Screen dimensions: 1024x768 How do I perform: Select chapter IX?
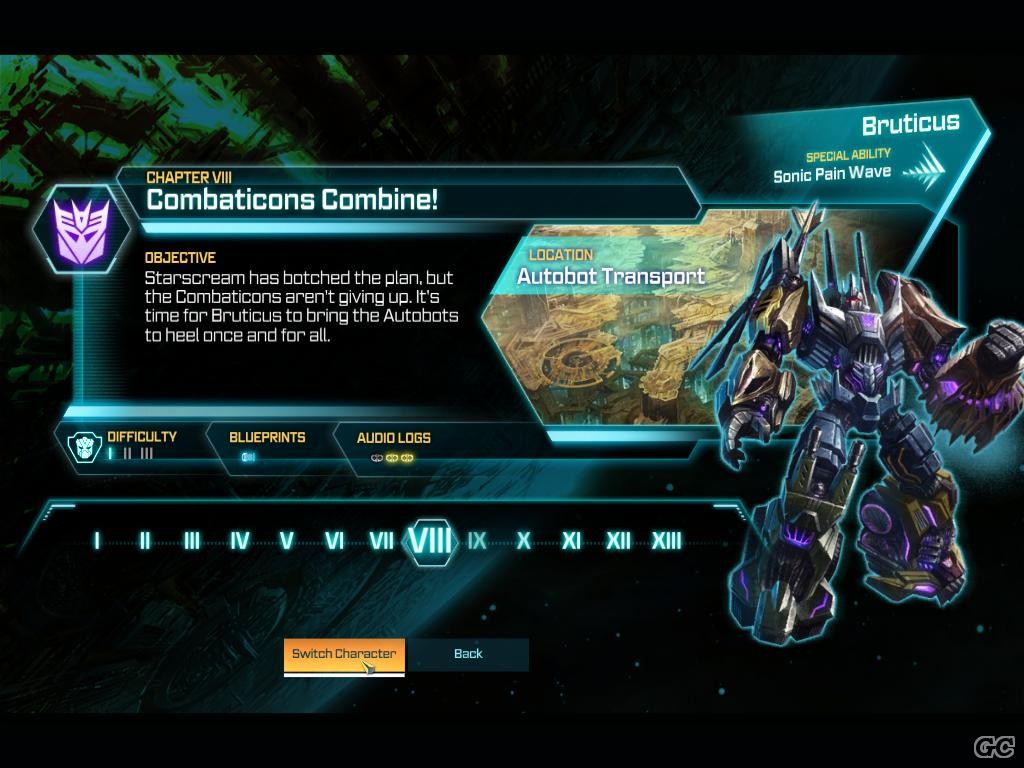(477, 541)
